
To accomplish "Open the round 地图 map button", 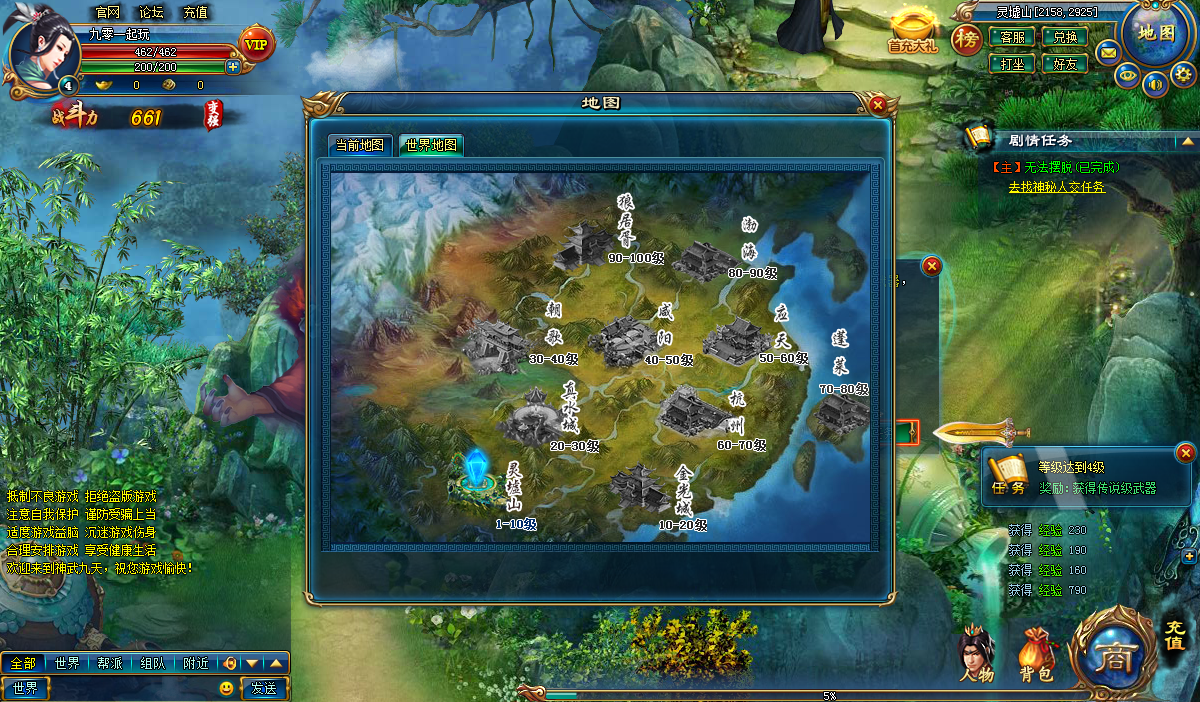I will click(x=1155, y=34).
